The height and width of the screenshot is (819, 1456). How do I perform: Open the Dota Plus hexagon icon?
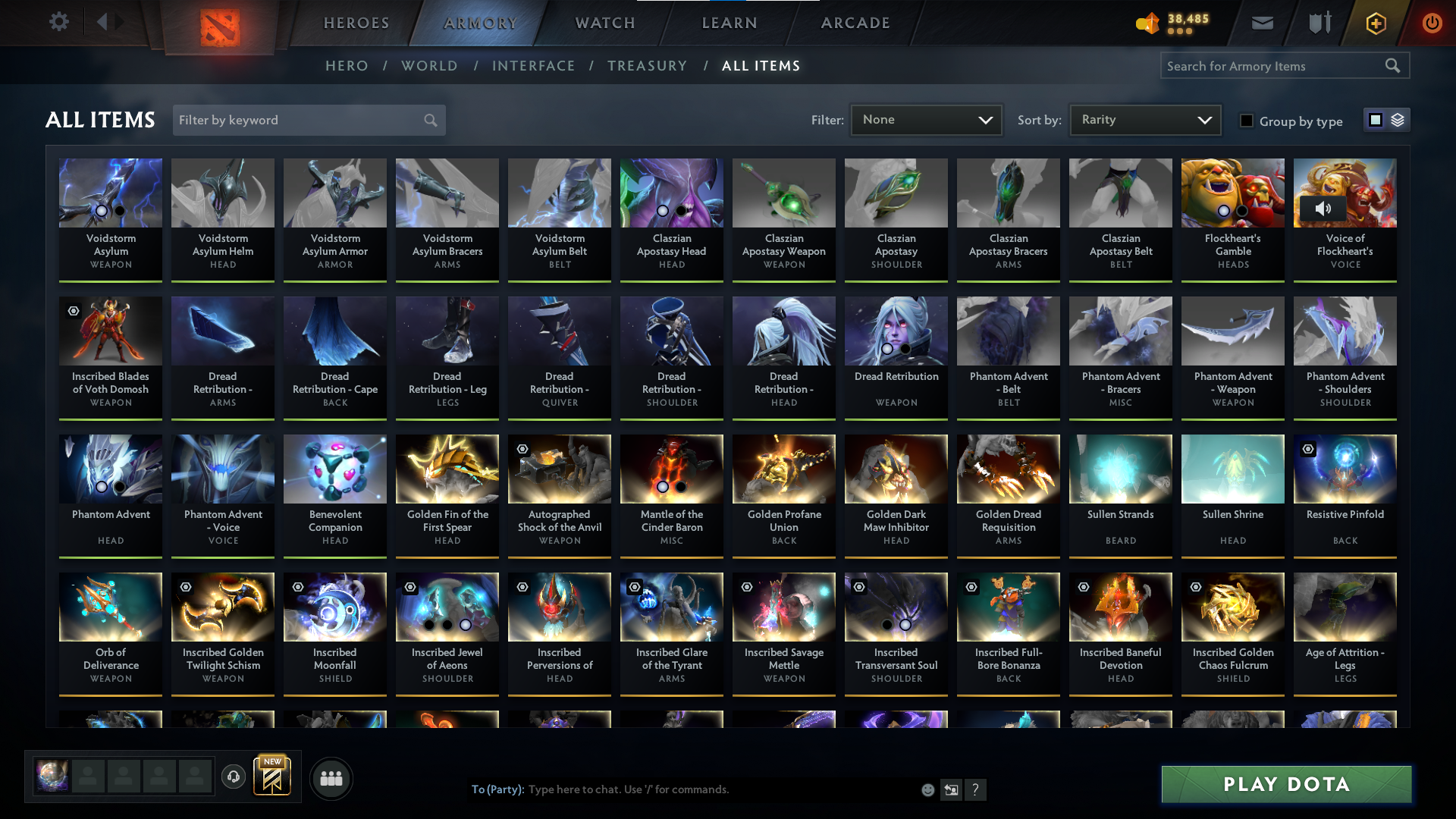[1375, 23]
